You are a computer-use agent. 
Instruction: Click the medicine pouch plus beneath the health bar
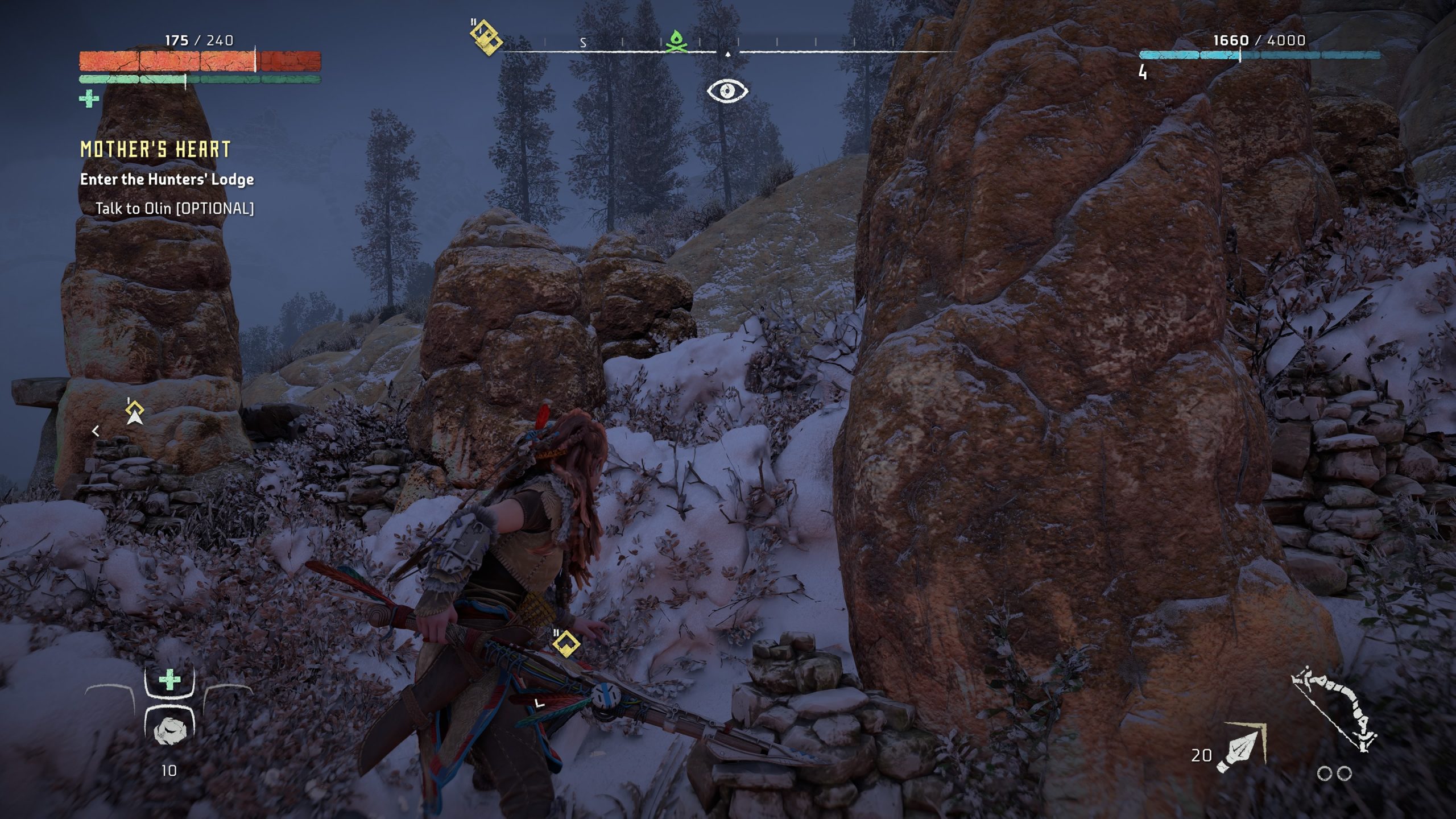click(89, 99)
